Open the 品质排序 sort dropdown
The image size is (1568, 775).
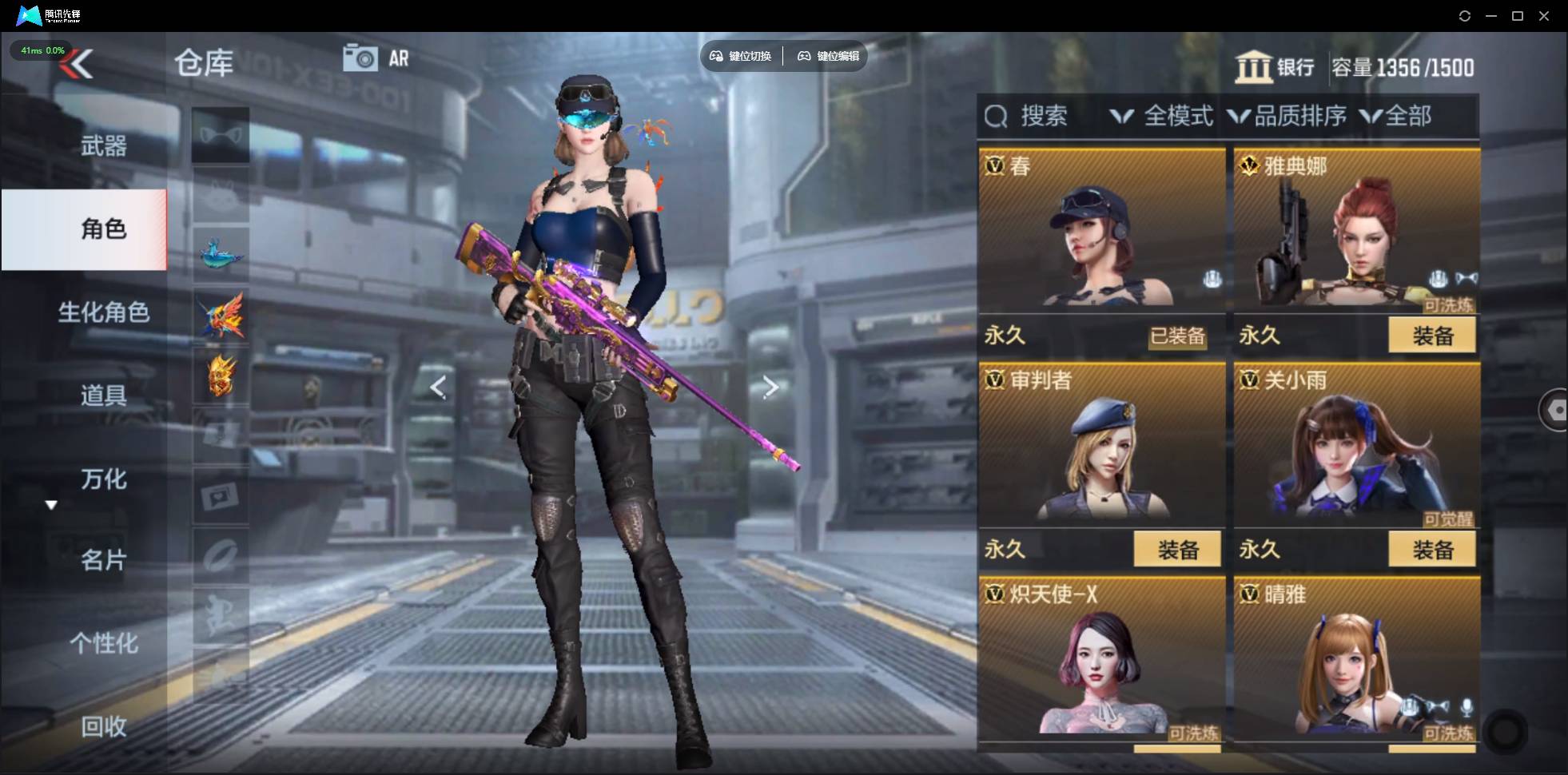pos(1287,117)
